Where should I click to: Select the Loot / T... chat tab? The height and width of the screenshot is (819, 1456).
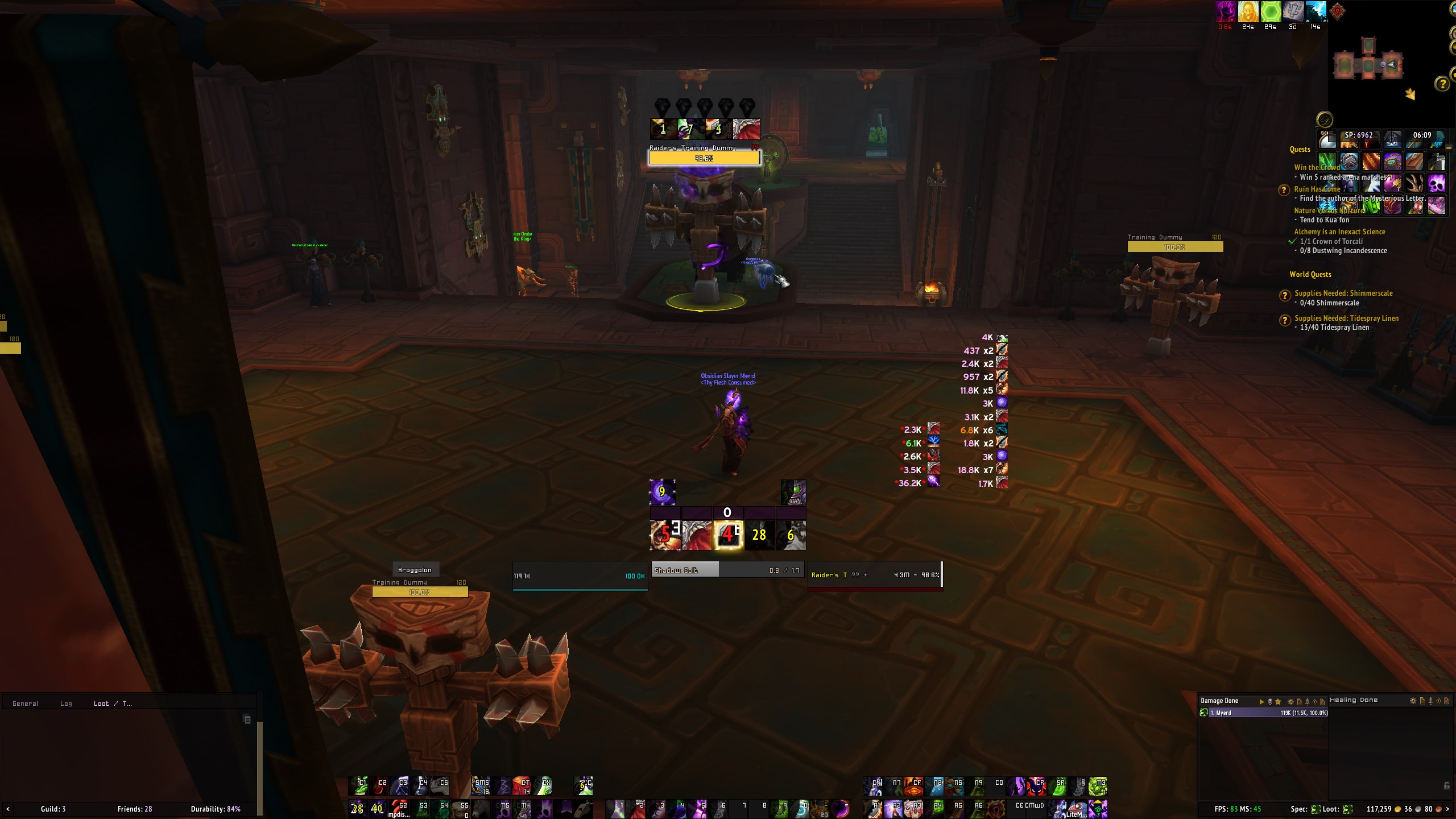point(112,704)
